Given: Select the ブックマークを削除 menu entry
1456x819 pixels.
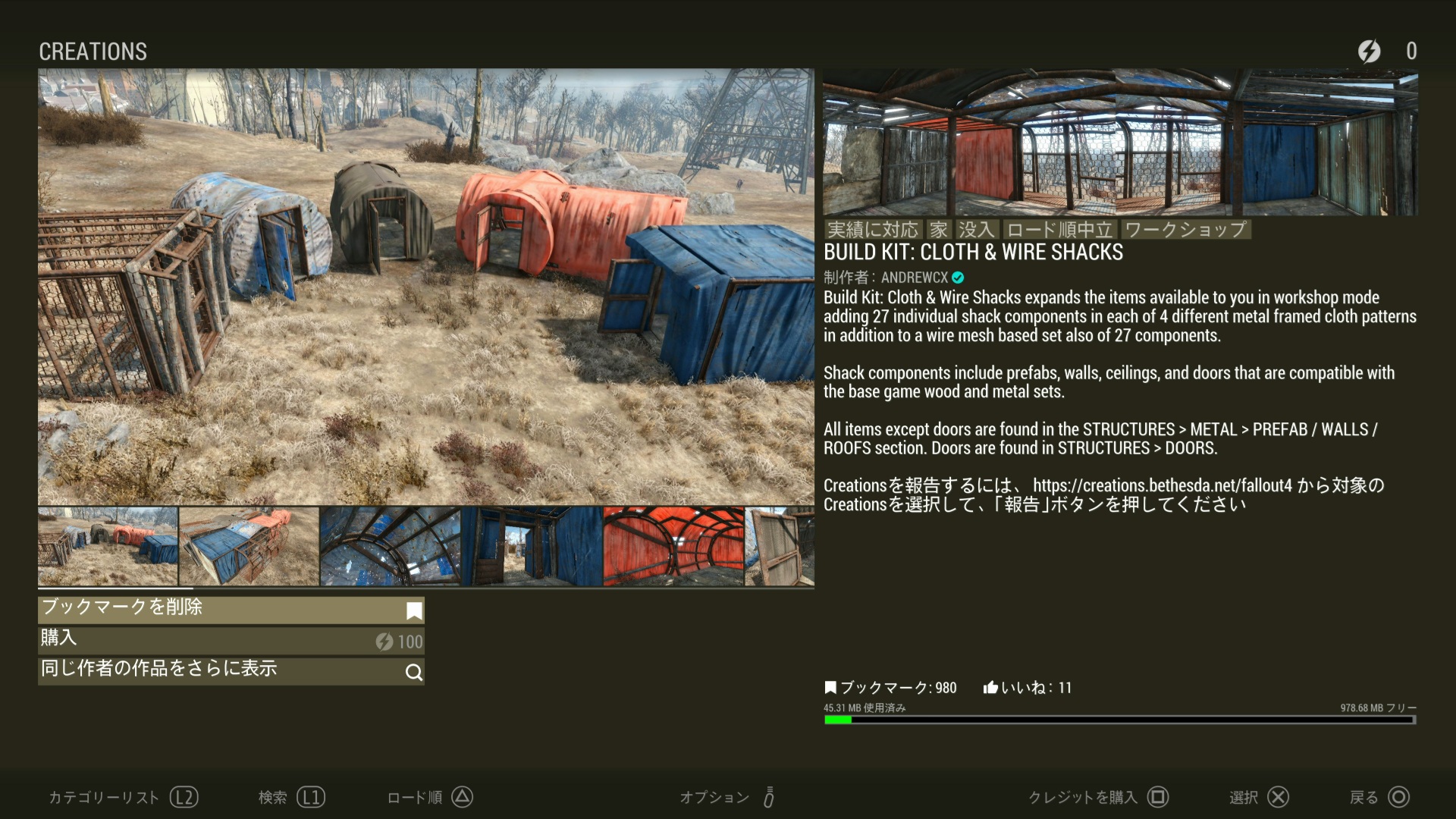Looking at the screenshot, I should coord(231,610).
